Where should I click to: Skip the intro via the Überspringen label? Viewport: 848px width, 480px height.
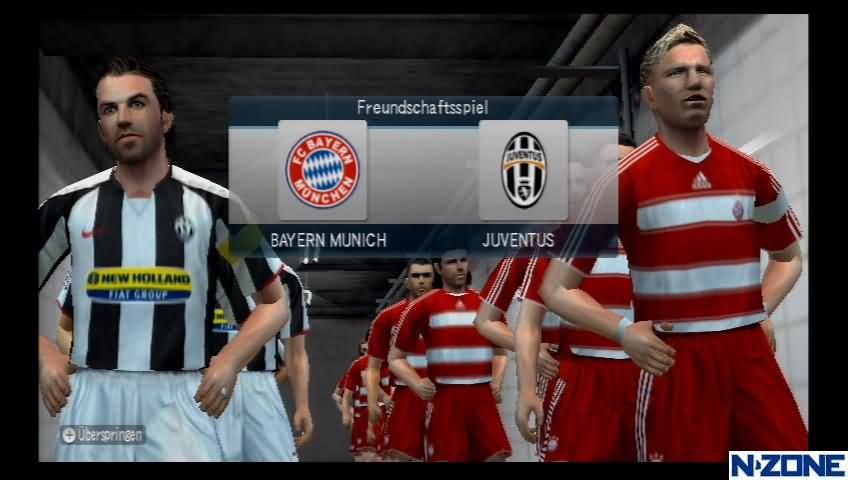point(103,434)
